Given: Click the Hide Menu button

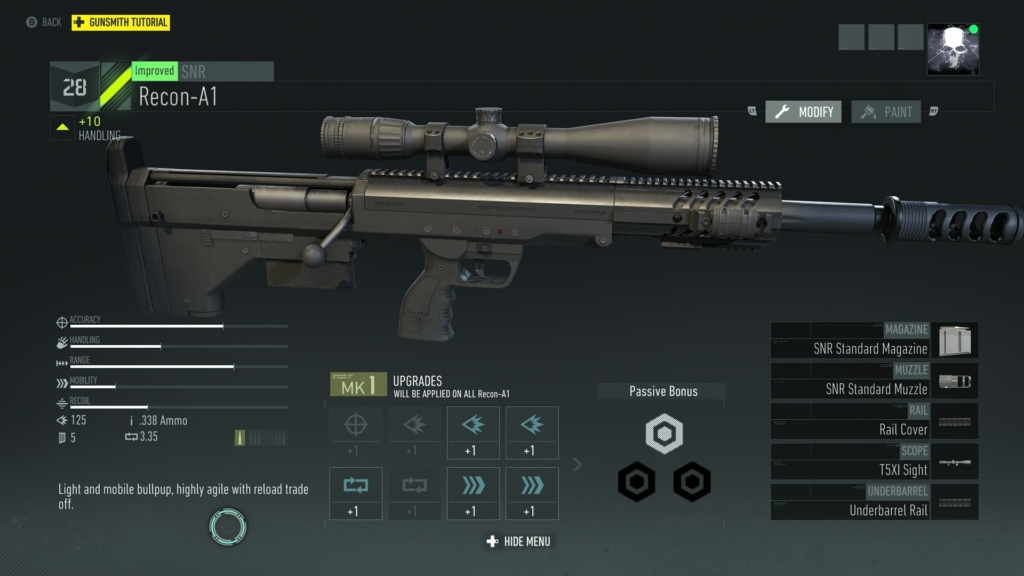Looking at the screenshot, I should click(x=518, y=541).
